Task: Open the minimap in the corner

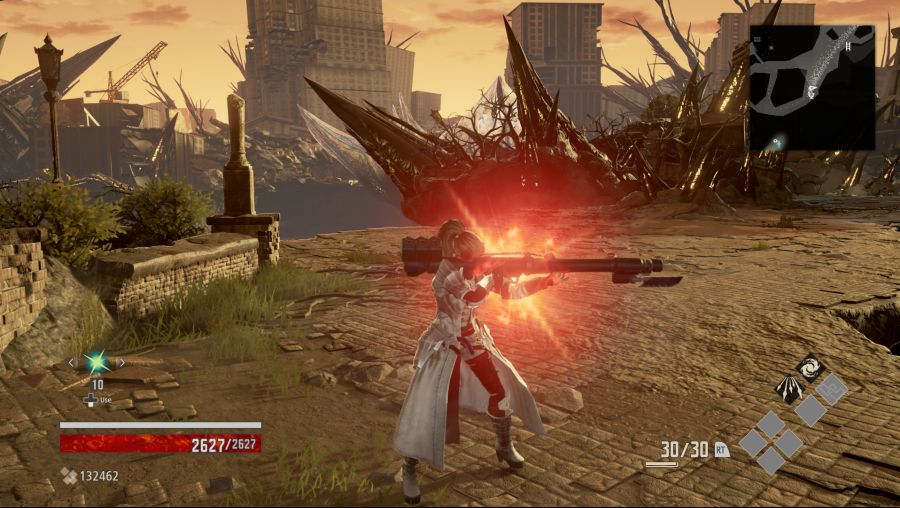Action: tap(812, 88)
